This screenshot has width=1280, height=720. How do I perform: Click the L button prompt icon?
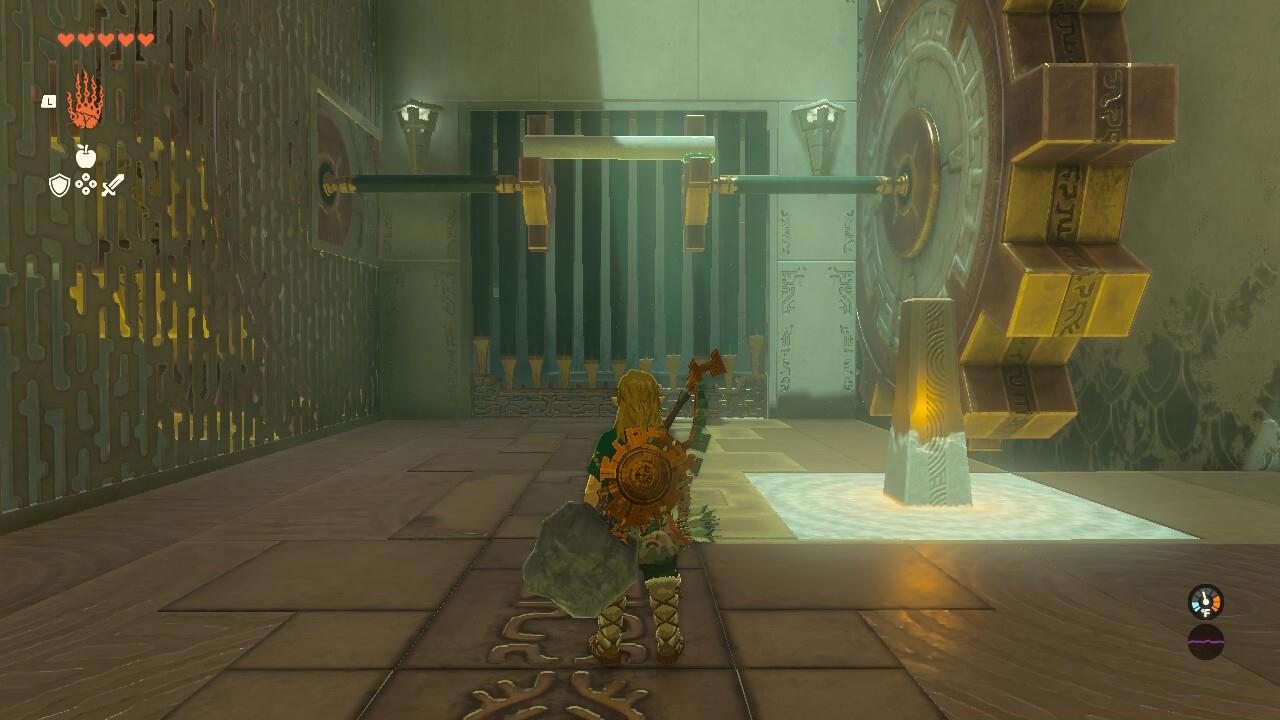49,100
